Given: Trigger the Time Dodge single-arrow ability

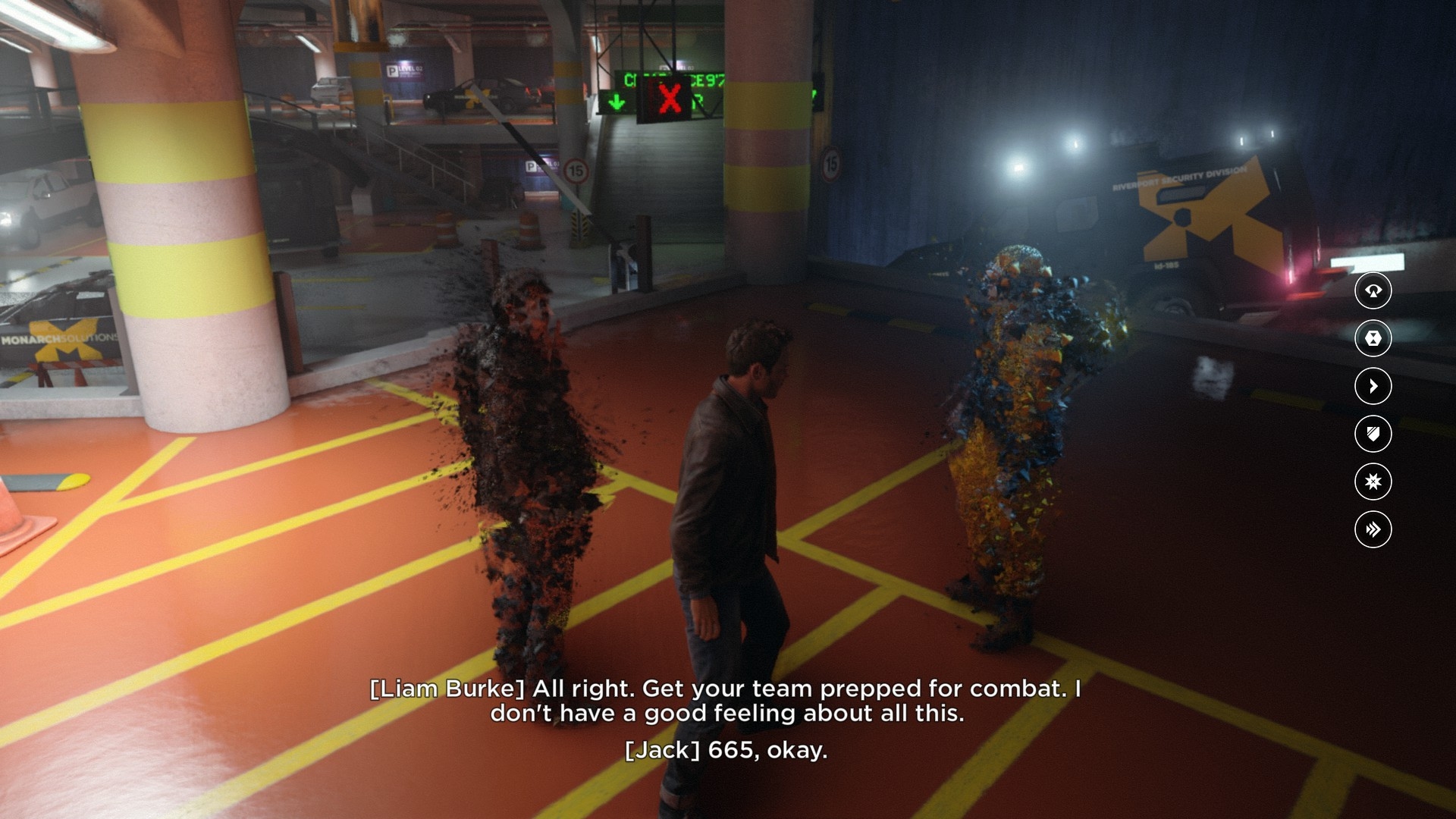Looking at the screenshot, I should (1373, 386).
